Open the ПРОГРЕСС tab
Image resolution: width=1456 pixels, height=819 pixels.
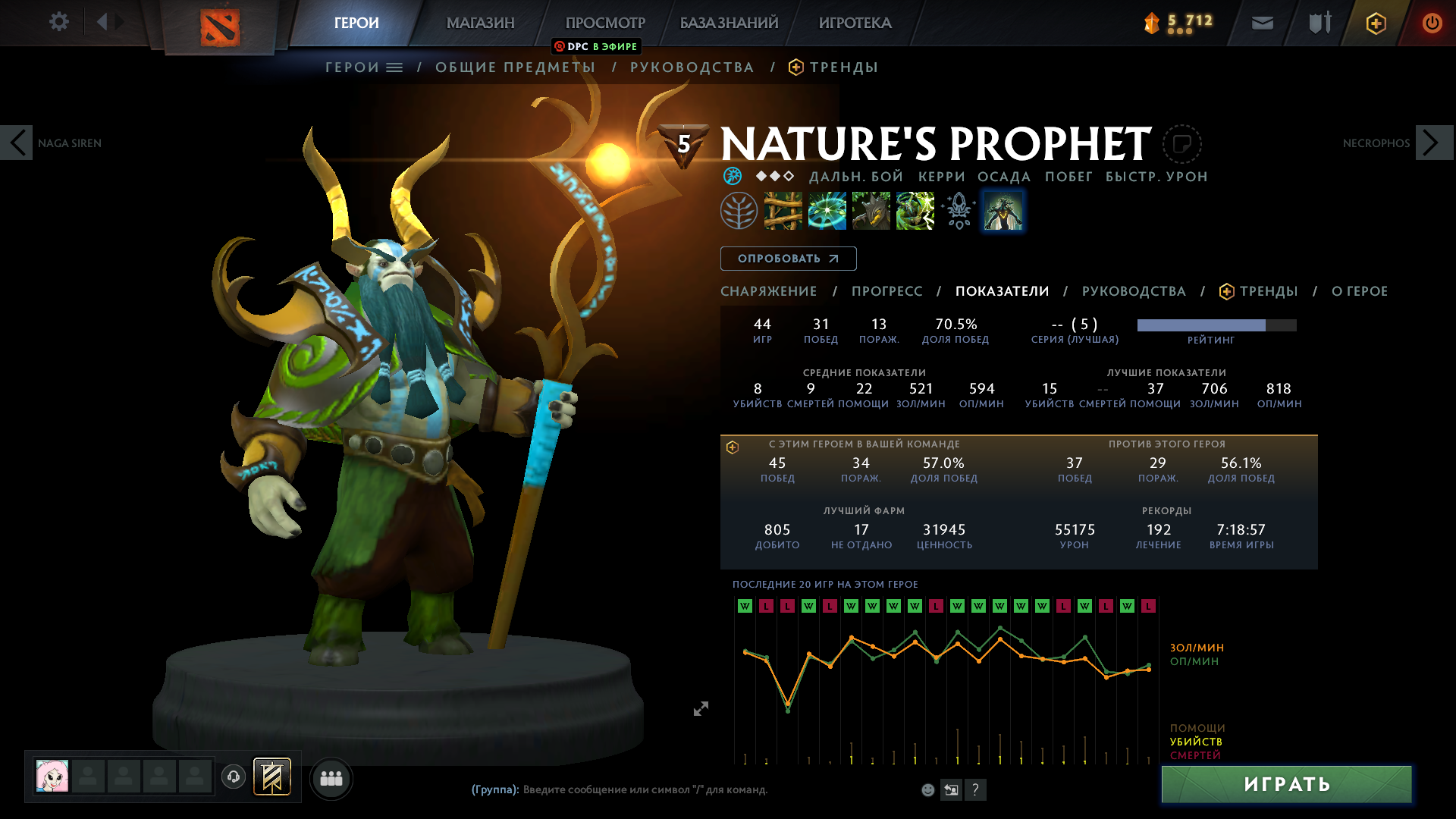pos(886,291)
